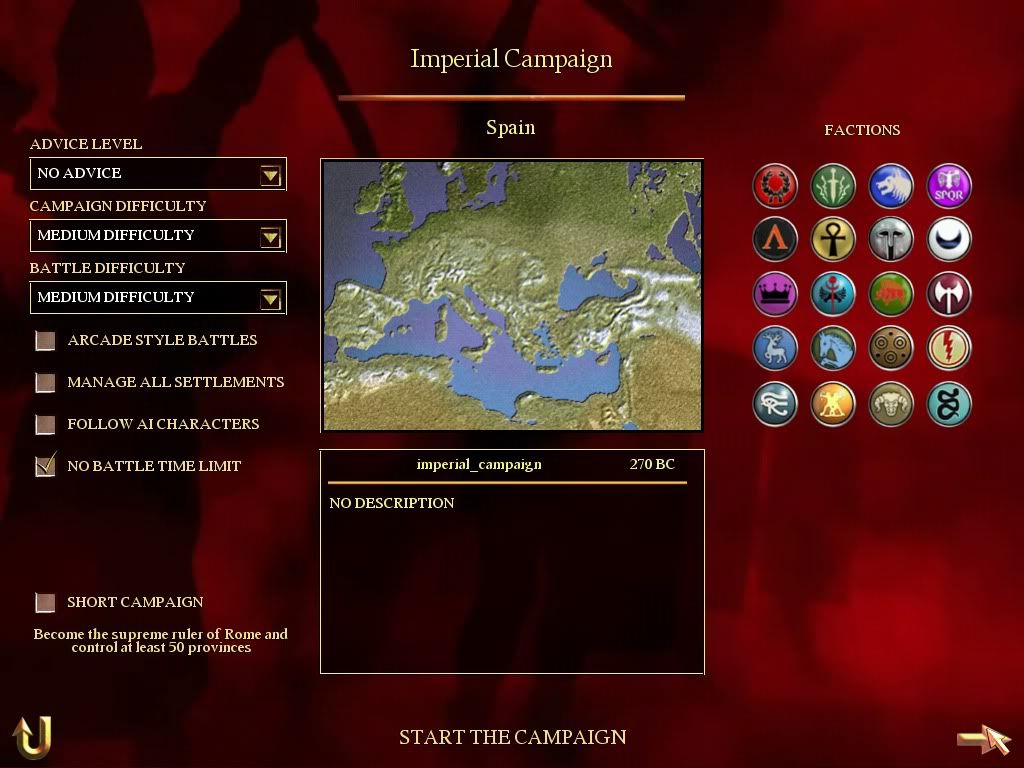The height and width of the screenshot is (768, 1024).
Task: Select the red lightning bolt faction
Action: 948,348
